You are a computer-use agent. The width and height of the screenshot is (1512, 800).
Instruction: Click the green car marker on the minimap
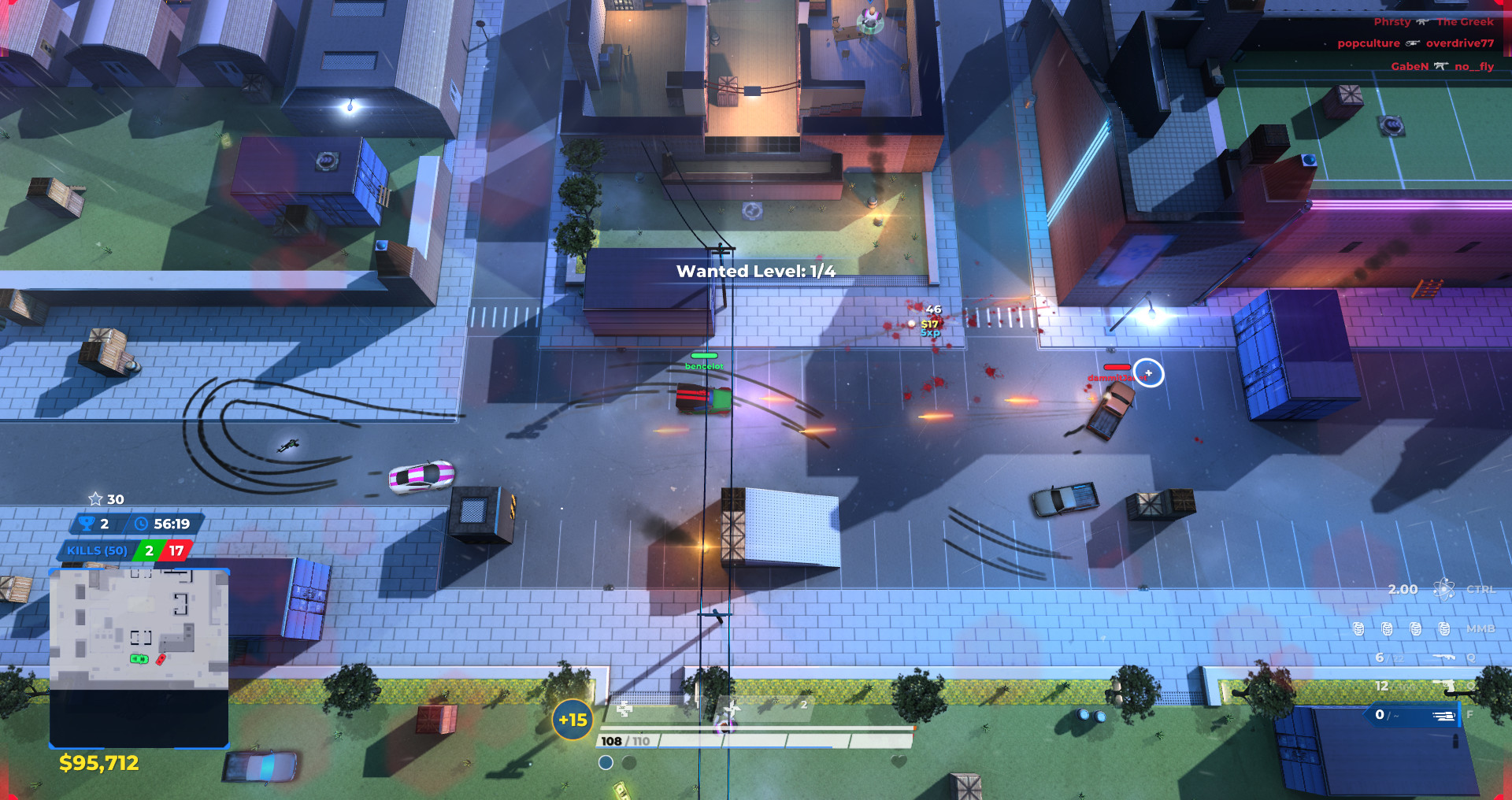(139, 659)
